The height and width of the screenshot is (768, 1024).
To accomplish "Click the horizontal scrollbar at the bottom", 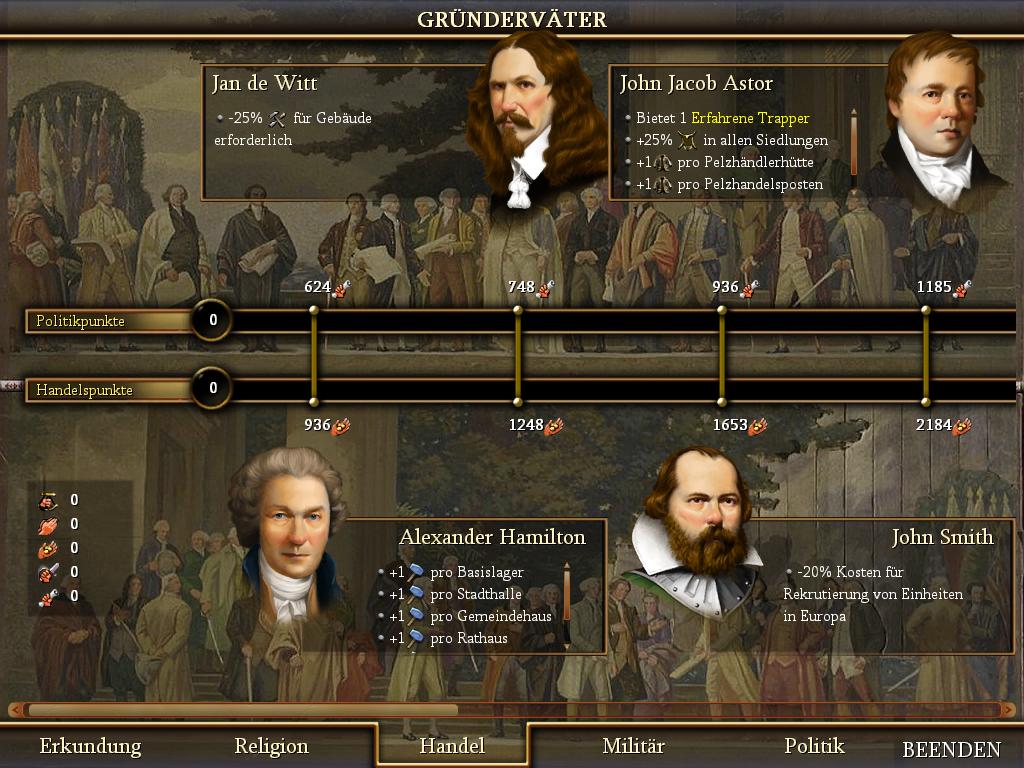I will (242, 710).
